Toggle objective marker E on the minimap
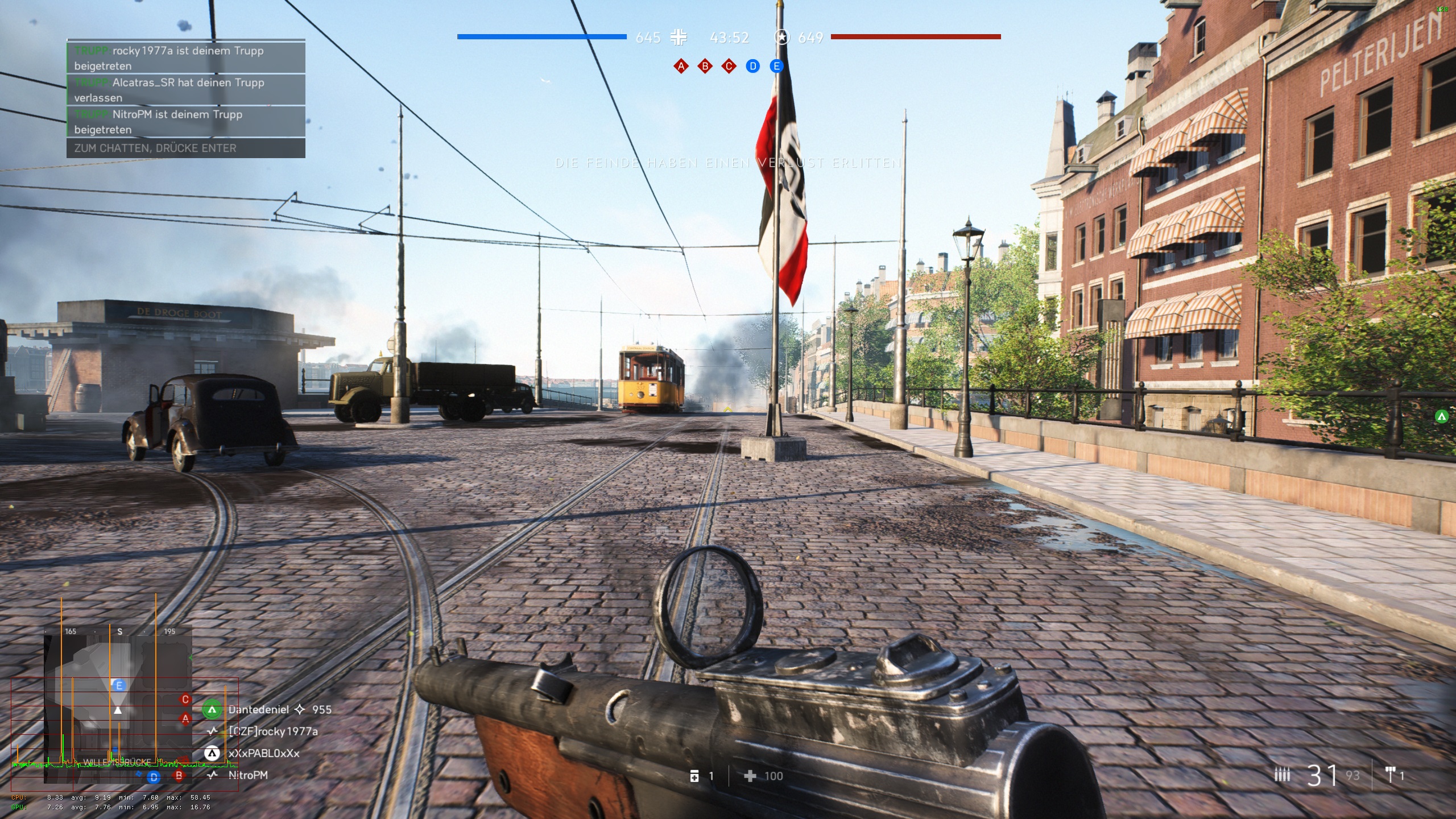The width and height of the screenshot is (1456, 819). (118, 685)
